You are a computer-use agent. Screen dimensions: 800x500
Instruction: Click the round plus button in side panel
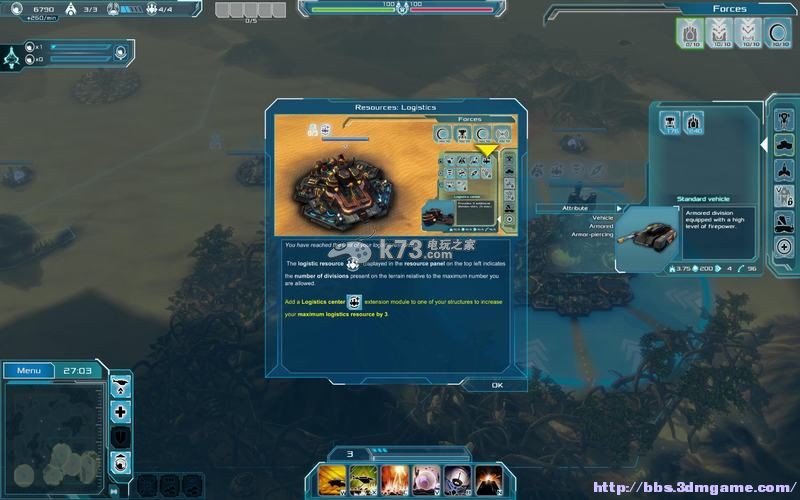(784, 247)
